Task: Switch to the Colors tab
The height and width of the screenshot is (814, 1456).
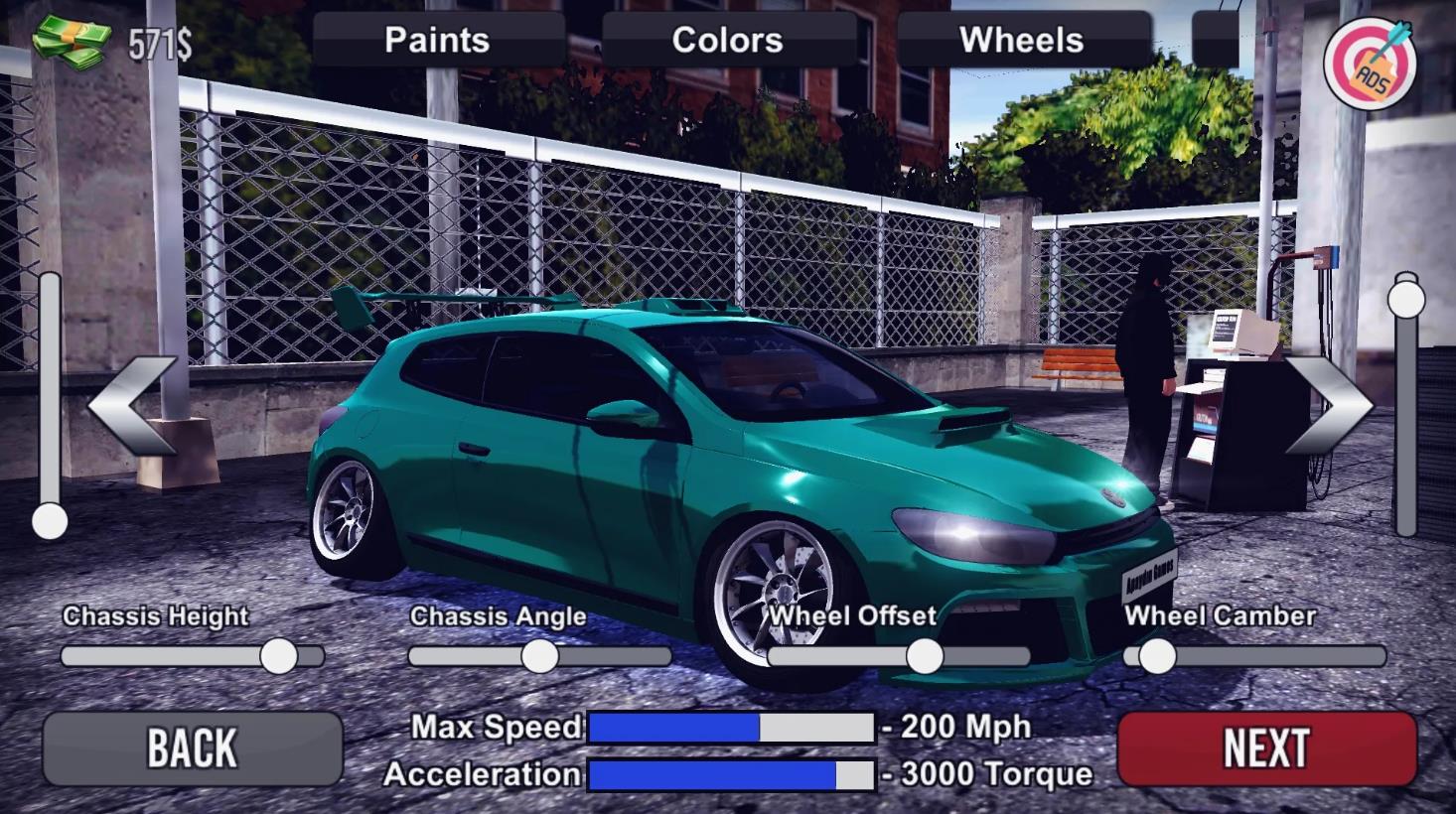Action: 728,40
